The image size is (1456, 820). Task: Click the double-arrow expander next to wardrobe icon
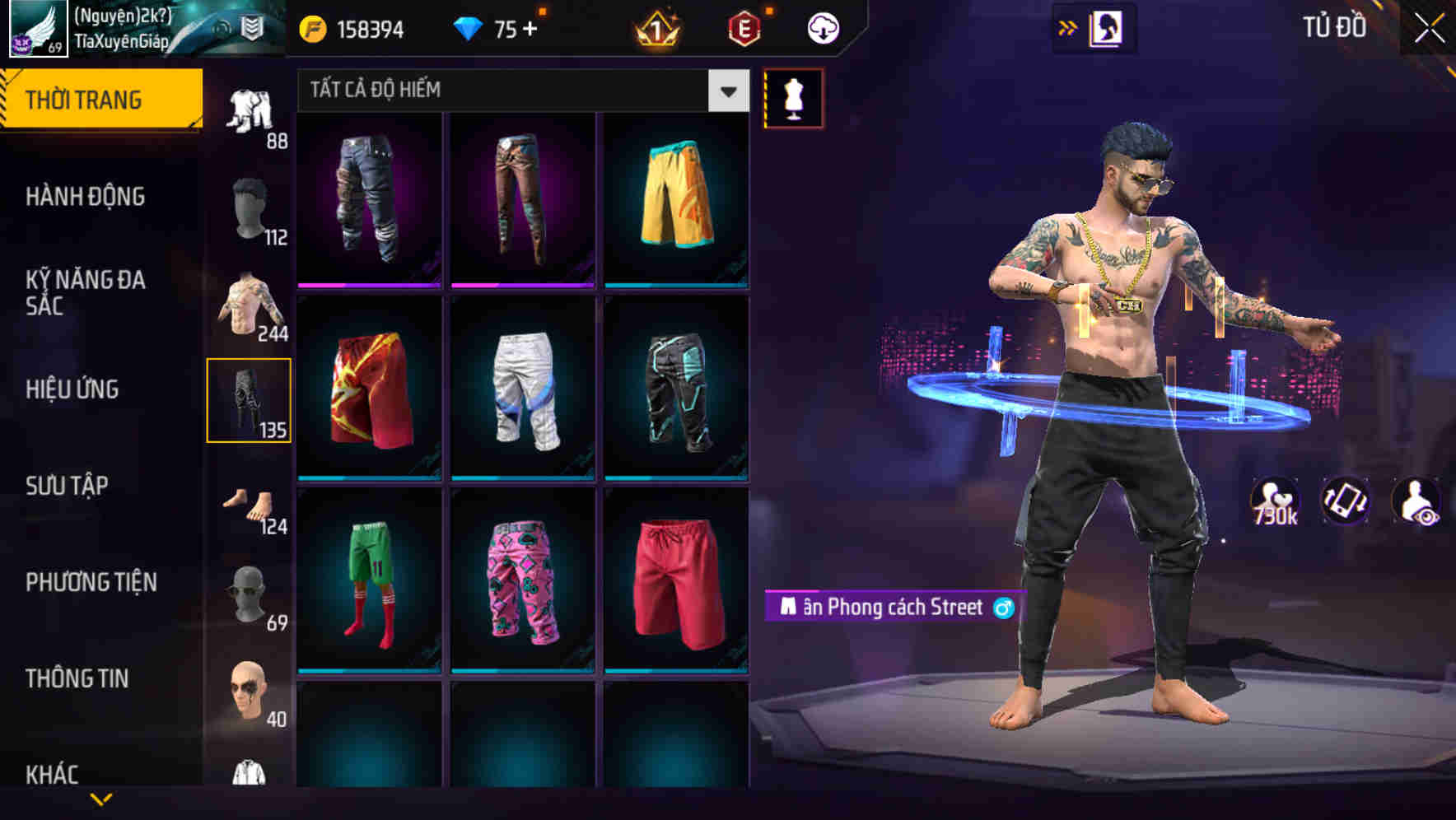[x=1068, y=27]
